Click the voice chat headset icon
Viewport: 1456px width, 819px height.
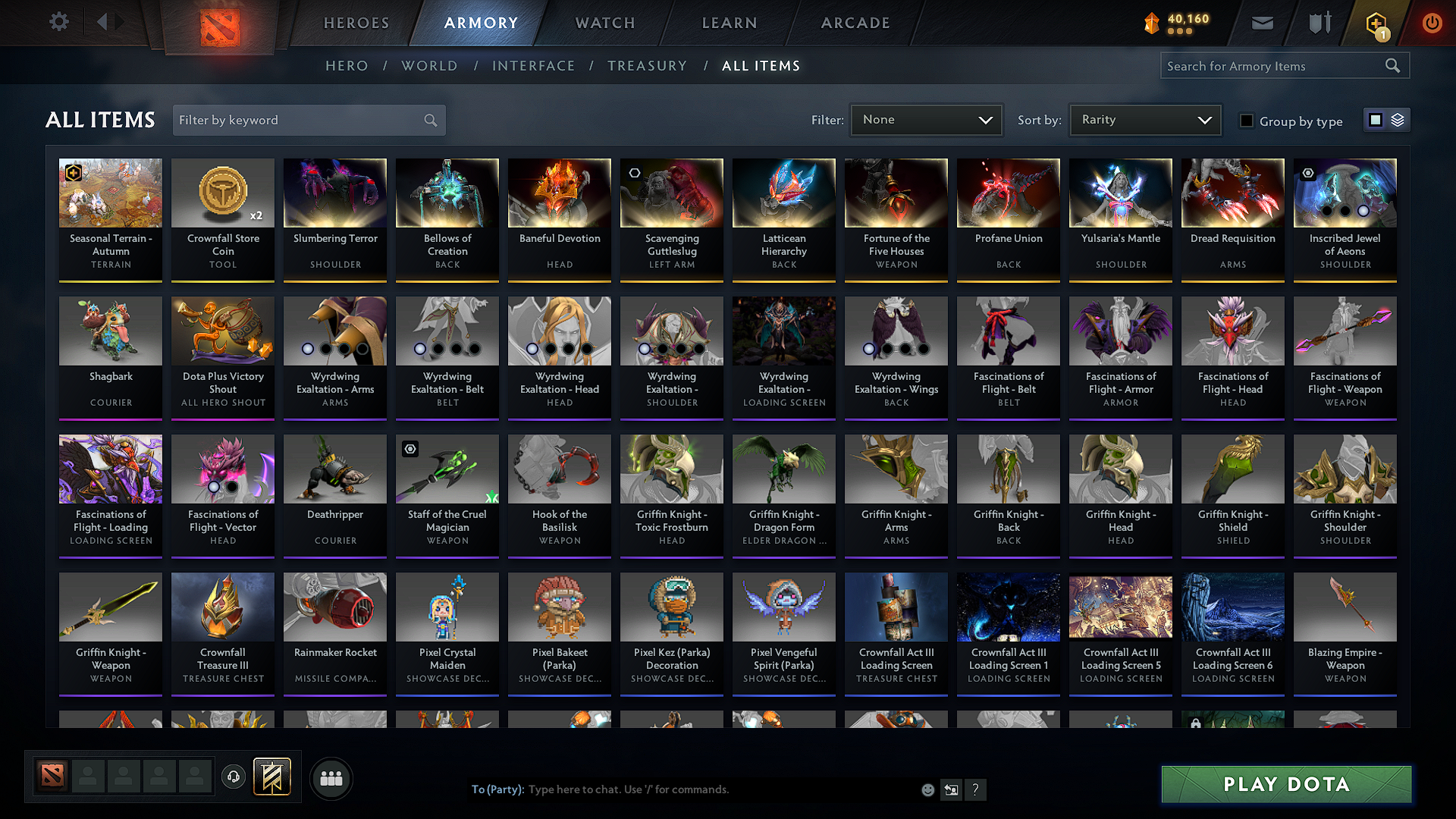233,778
